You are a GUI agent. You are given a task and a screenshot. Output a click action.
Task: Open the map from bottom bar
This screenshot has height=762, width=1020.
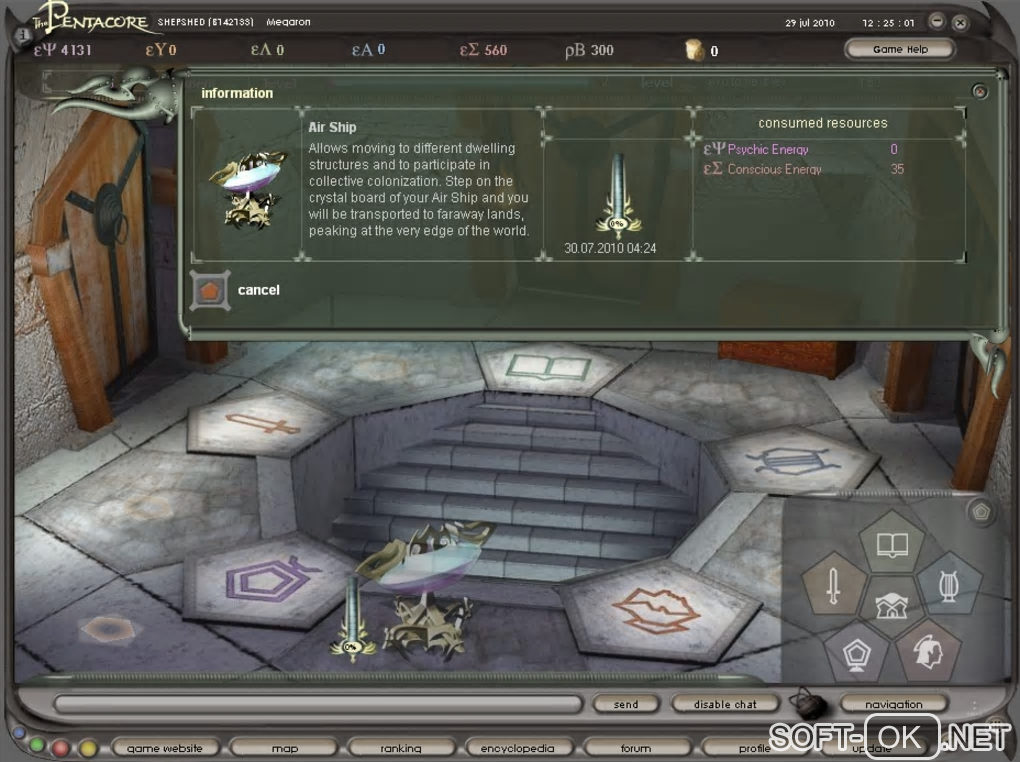tap(285, 748)
